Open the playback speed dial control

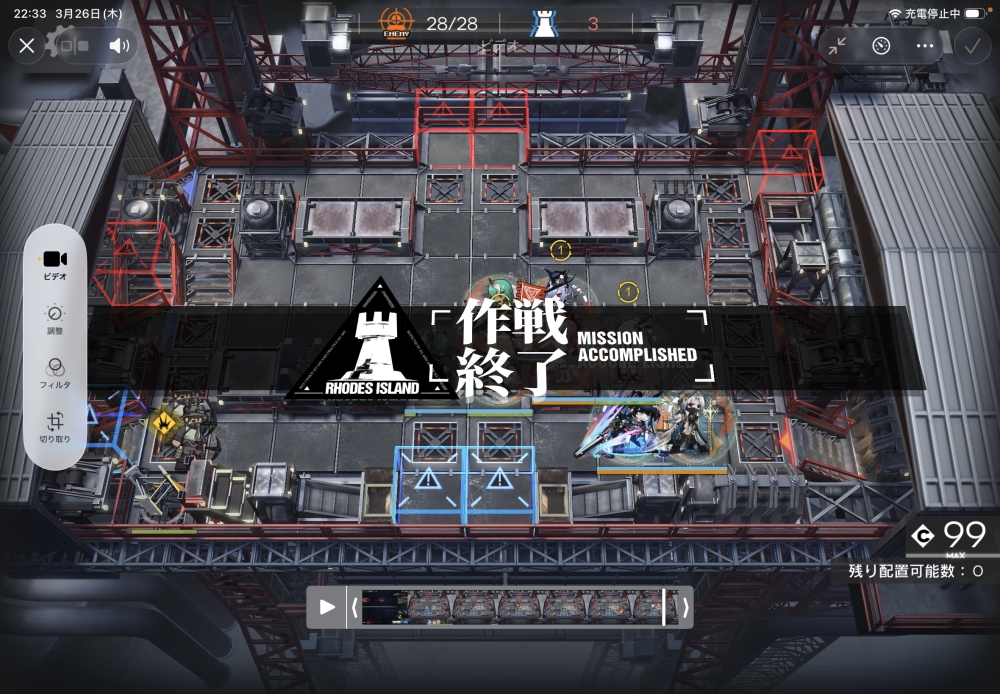[x=880, y=46]
